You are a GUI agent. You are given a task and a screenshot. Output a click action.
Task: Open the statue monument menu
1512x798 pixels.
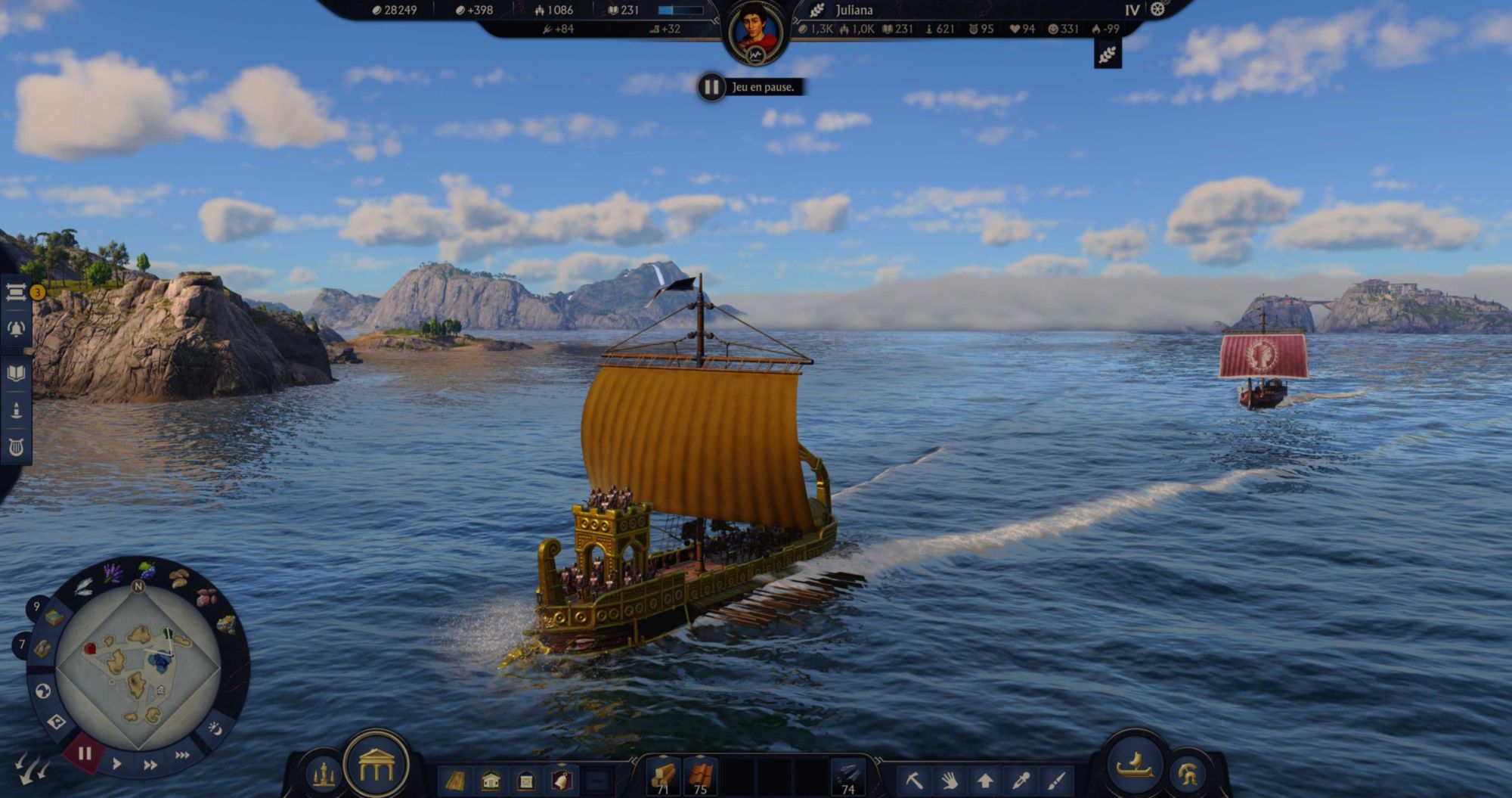tap(324, 775)
